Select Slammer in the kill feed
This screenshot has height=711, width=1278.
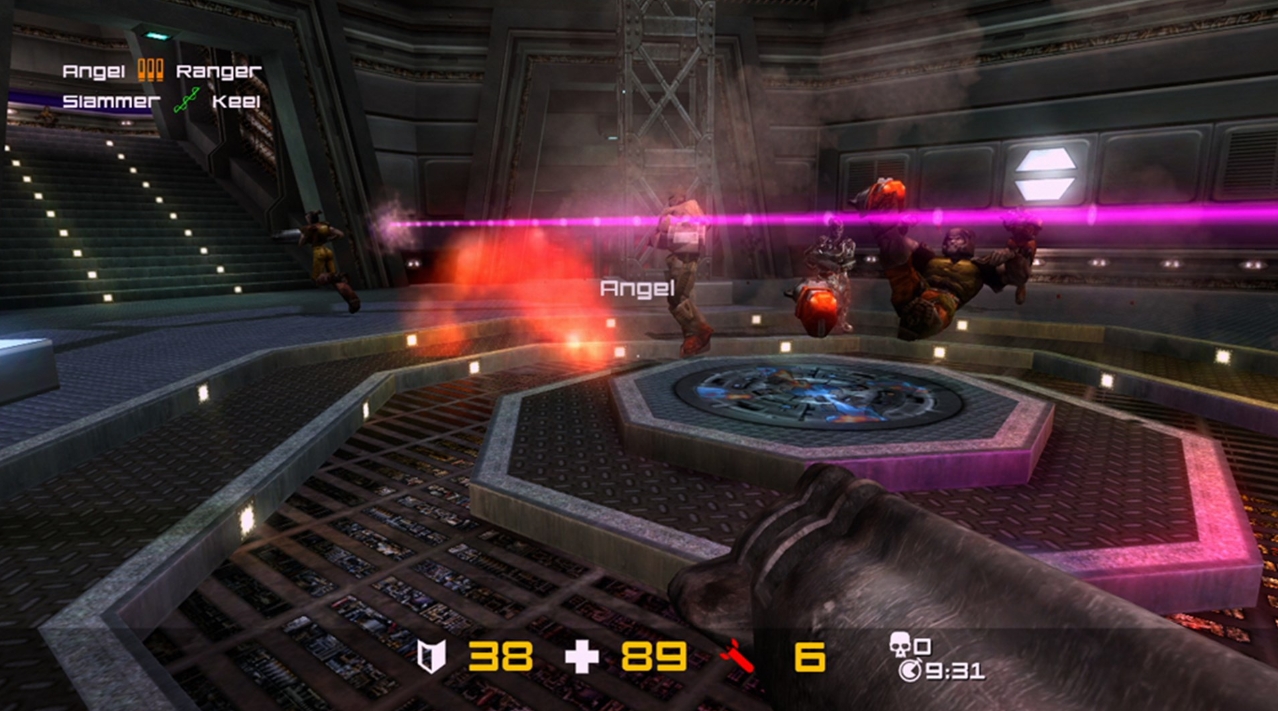click(111, 101)
